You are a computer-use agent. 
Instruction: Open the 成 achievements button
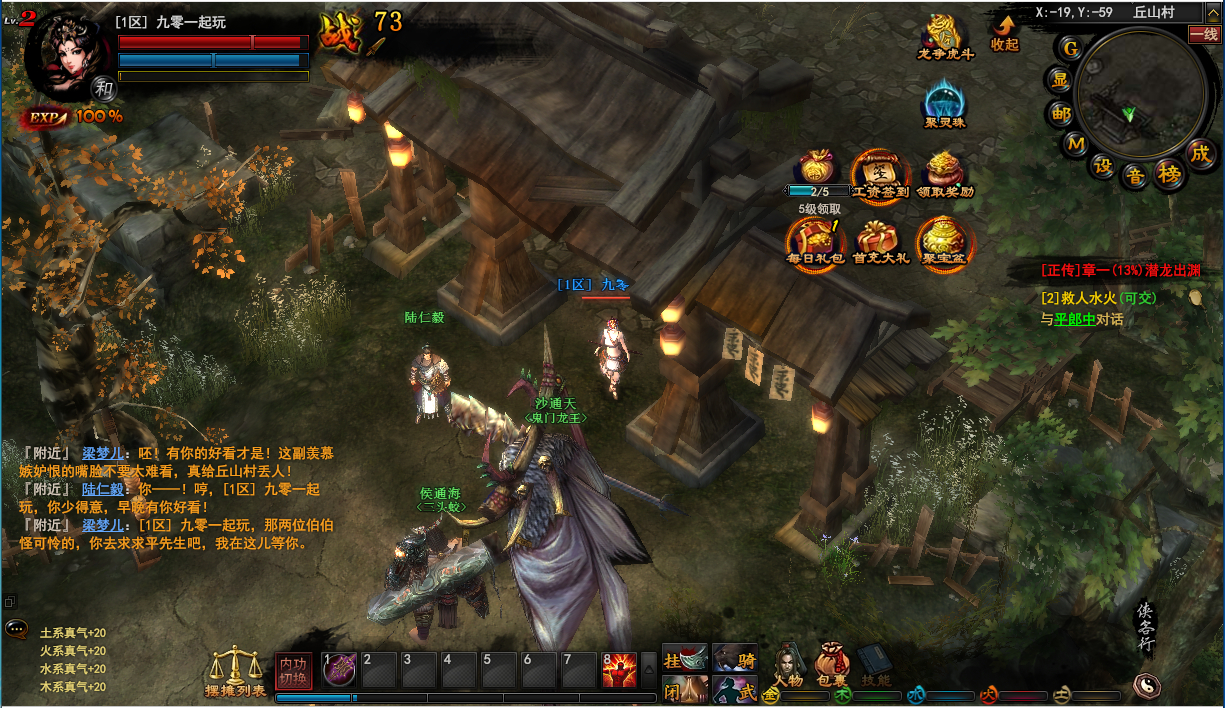click(x=1200, y=154)
